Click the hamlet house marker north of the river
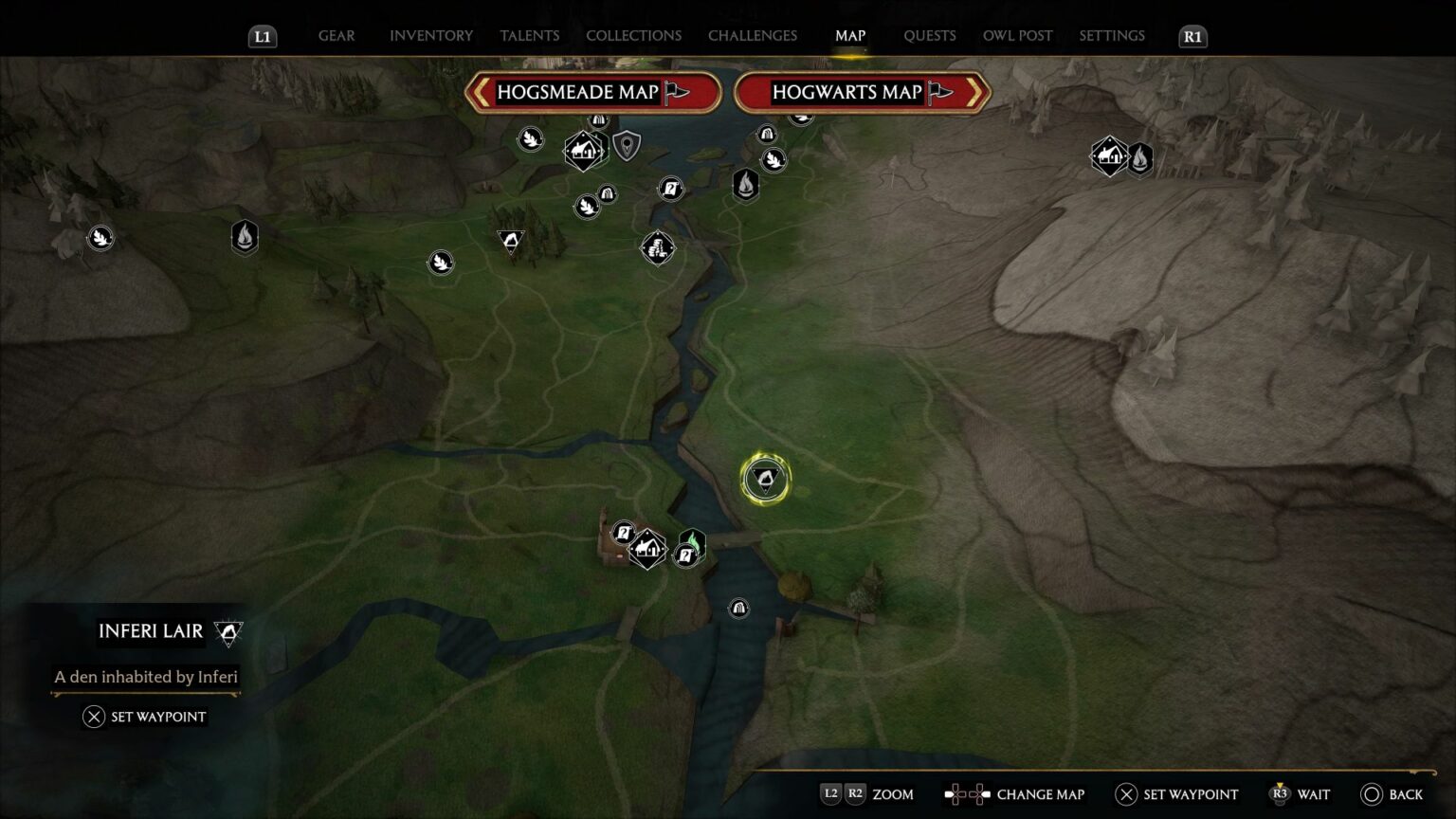 583,150
